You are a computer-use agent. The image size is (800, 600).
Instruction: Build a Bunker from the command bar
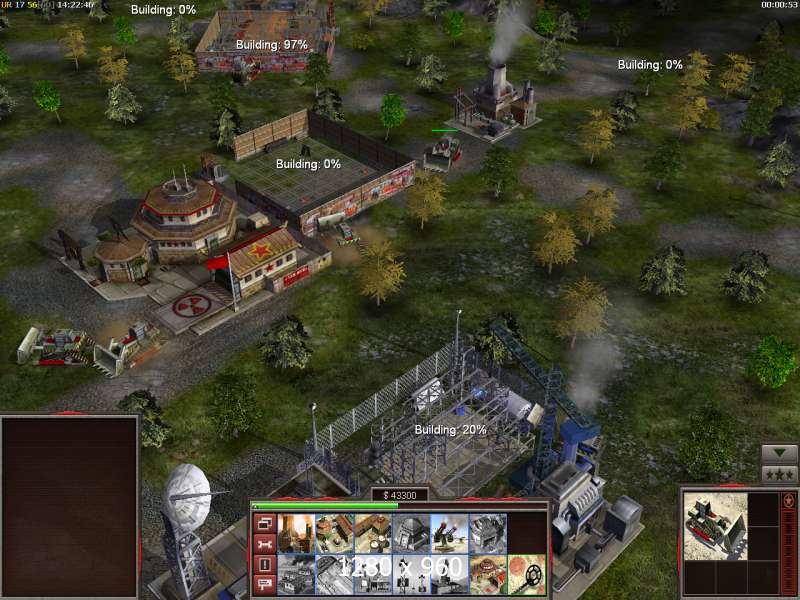[x=410, y=533]
